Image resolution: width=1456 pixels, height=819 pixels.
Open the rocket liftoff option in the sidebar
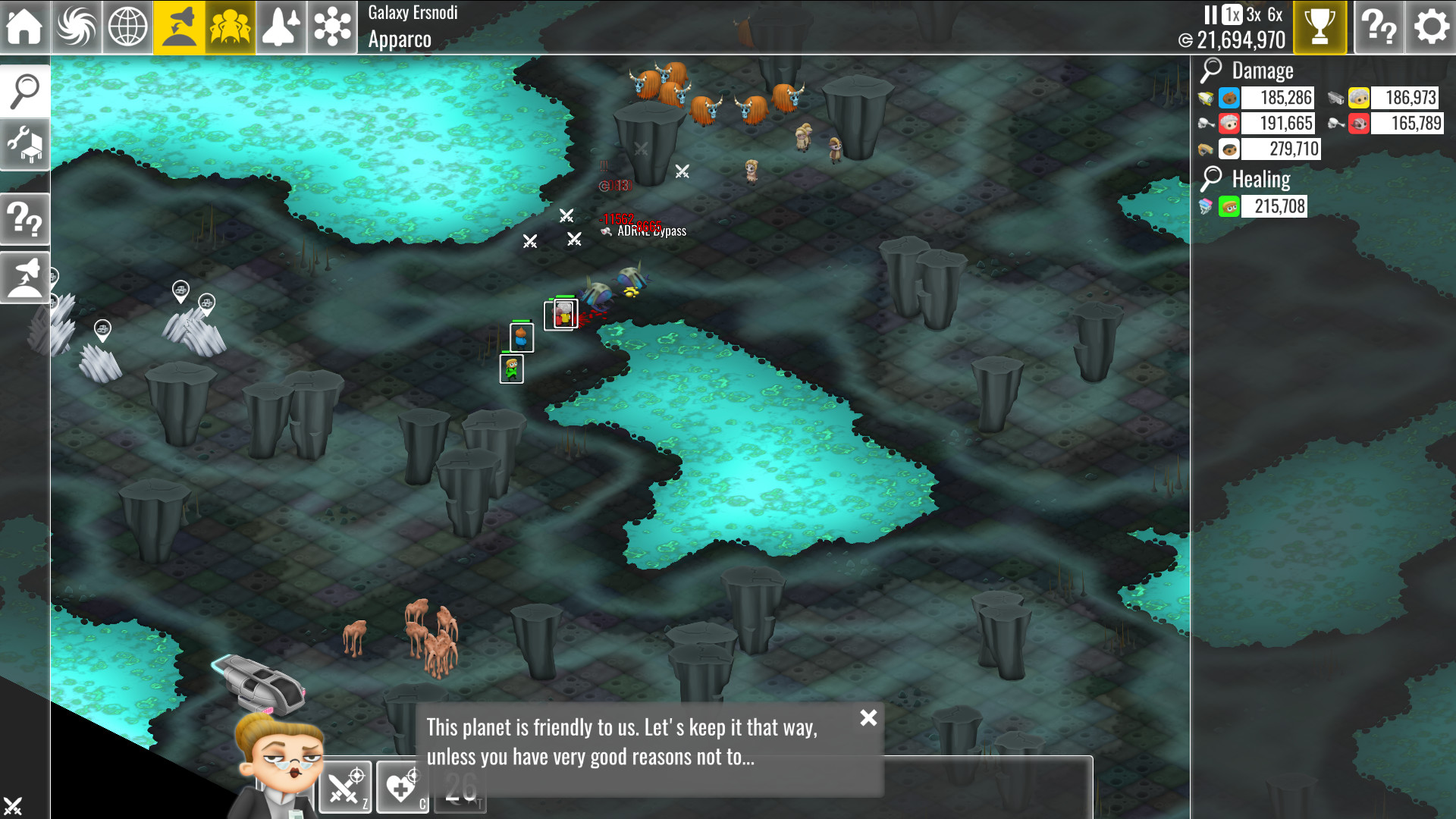(x=25, y=277)
